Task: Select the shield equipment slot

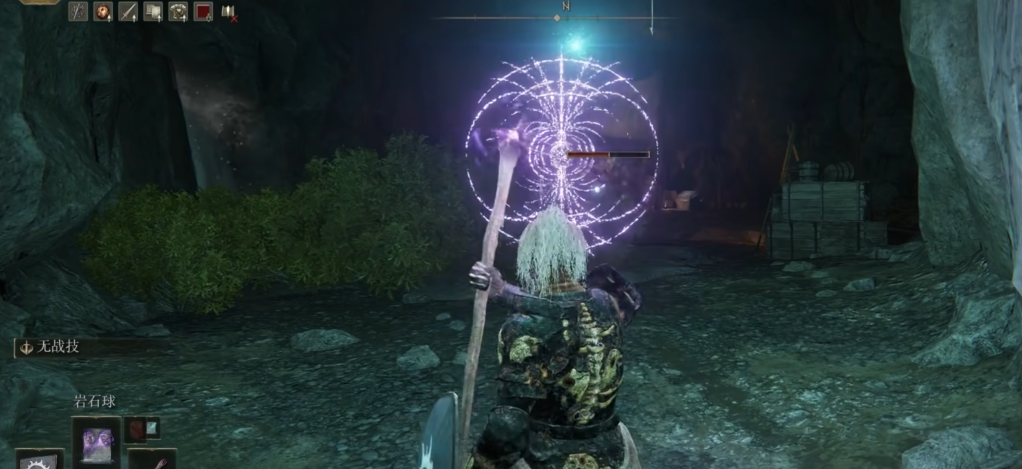Action: [39, 460]
